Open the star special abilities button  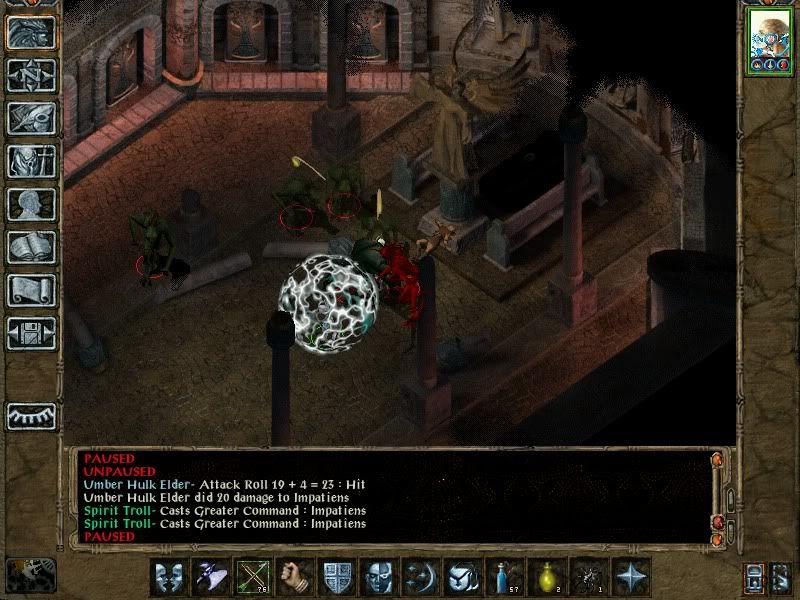(x=632, y=577)
